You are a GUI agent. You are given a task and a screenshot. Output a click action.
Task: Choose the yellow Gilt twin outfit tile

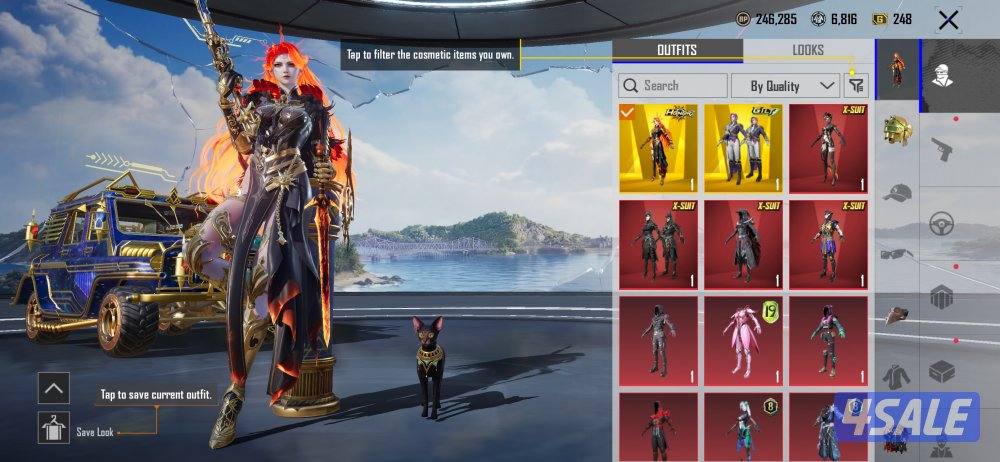coord(743,148)
